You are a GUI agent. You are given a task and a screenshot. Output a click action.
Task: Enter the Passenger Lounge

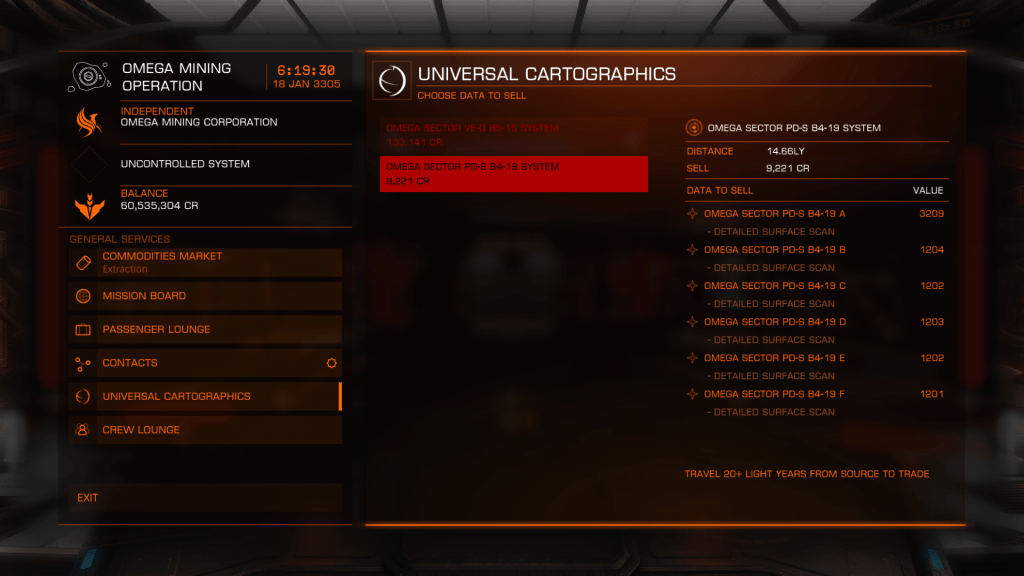point(205,329)
